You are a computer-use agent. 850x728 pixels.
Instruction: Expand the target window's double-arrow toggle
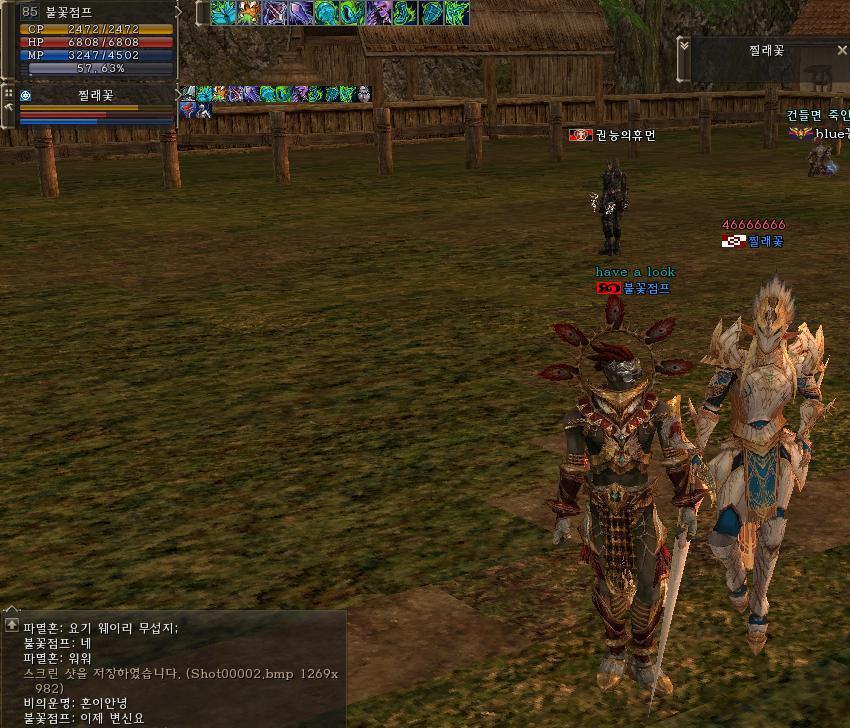coord(684,46)
